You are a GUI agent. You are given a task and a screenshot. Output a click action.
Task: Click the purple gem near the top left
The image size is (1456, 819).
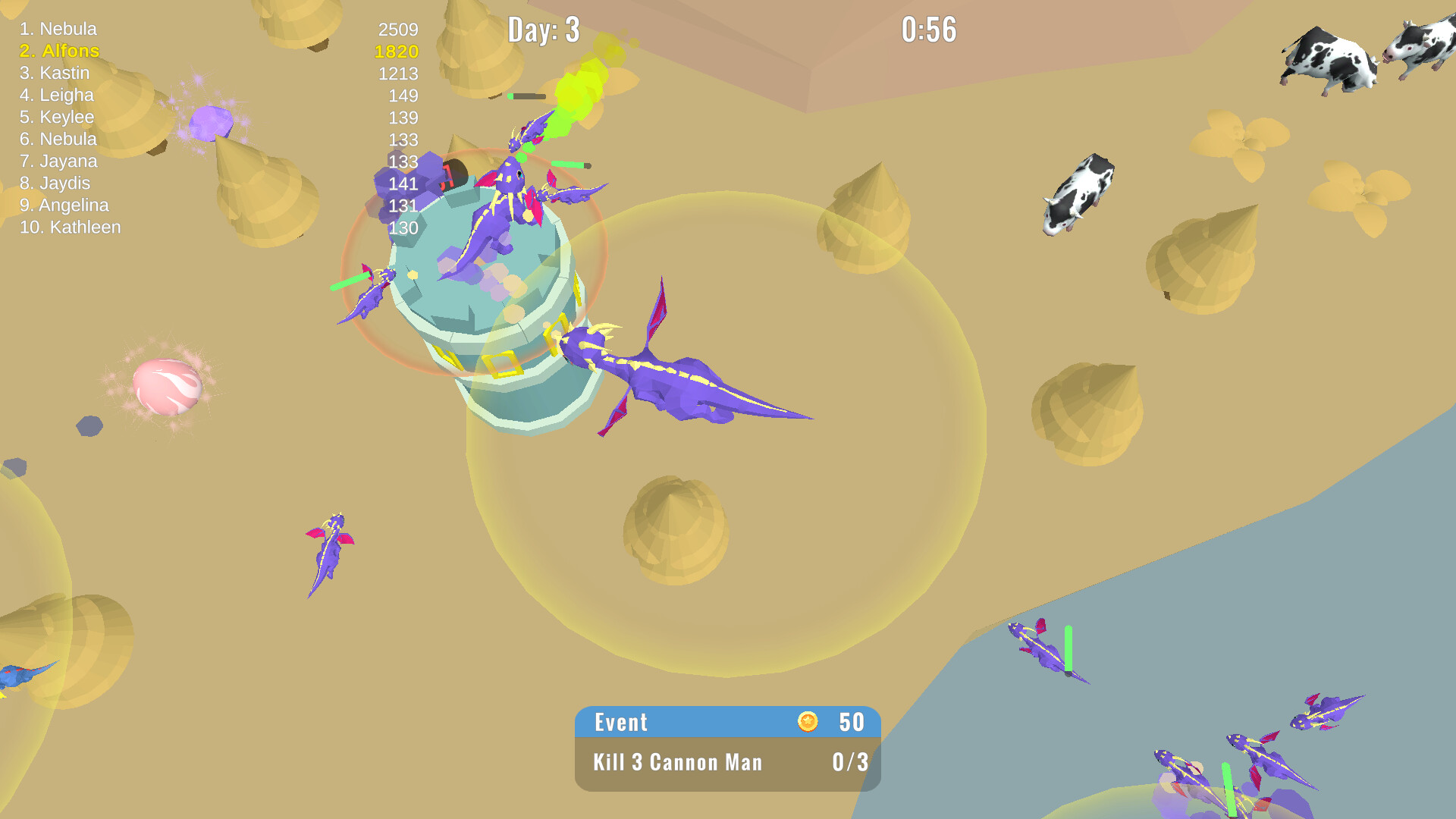[x=212, y=121]
